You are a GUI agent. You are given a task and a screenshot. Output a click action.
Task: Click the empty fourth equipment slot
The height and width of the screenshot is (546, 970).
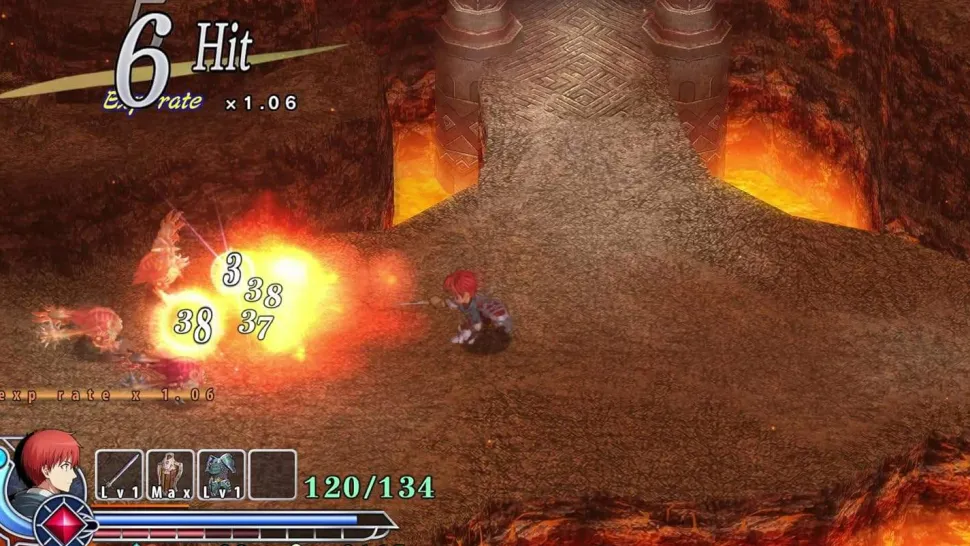point(272,474)
